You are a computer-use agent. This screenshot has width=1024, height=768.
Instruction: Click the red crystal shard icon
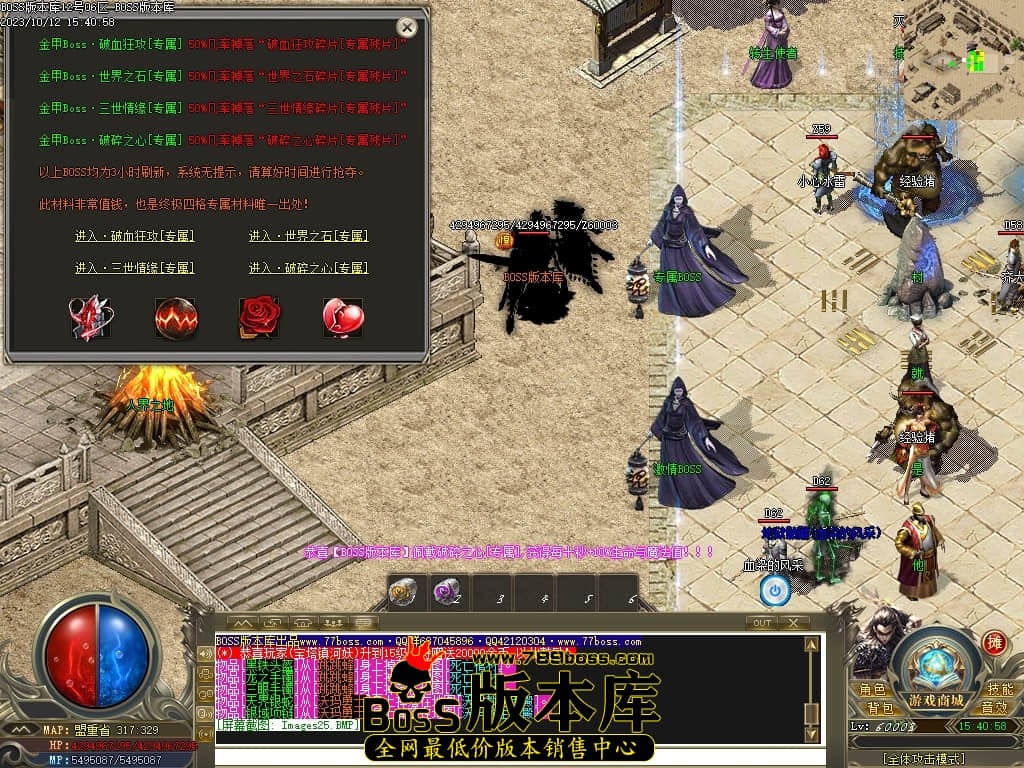coord(91,317)
